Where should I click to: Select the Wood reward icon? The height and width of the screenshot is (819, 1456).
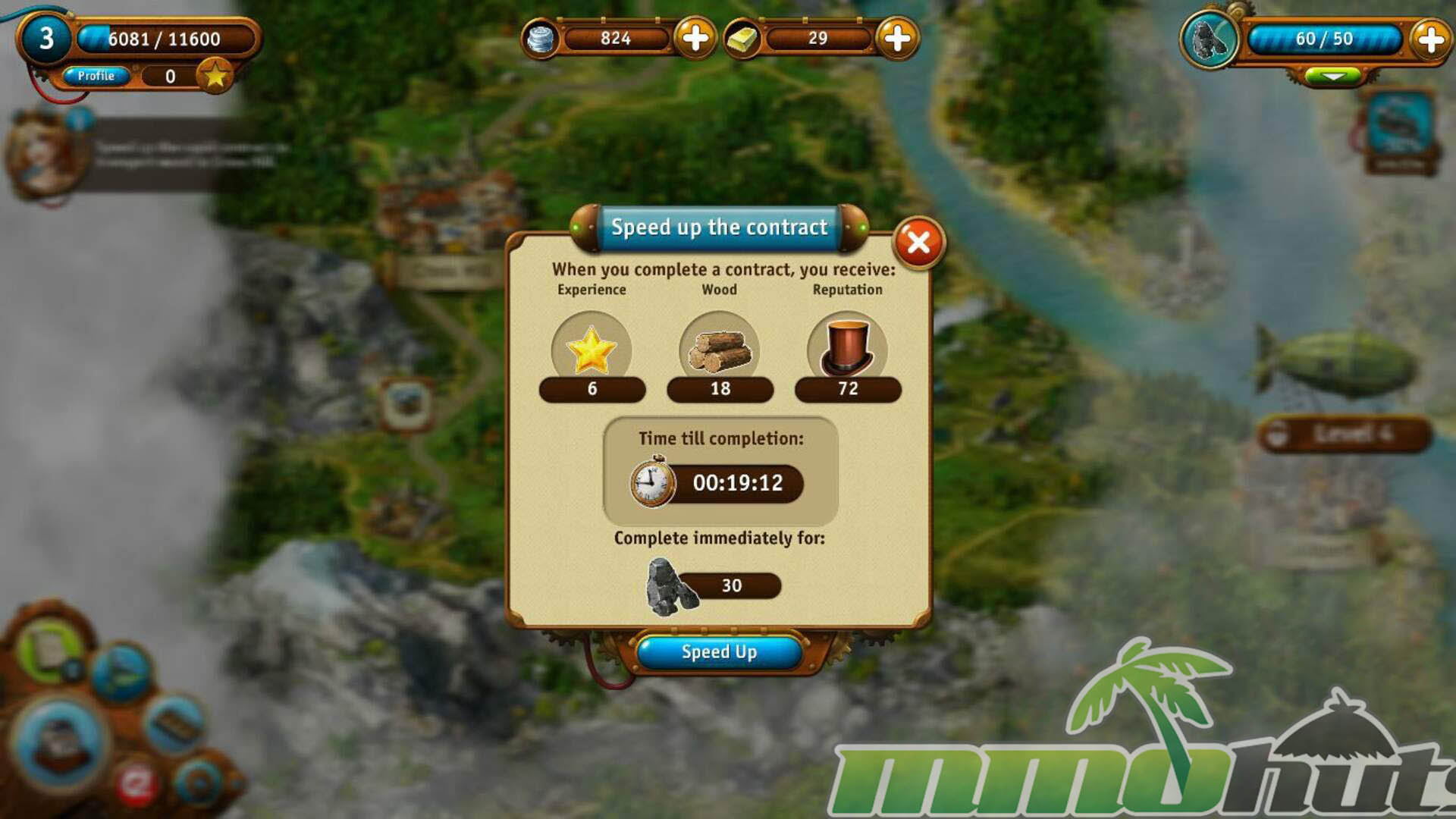click(720, 350)
